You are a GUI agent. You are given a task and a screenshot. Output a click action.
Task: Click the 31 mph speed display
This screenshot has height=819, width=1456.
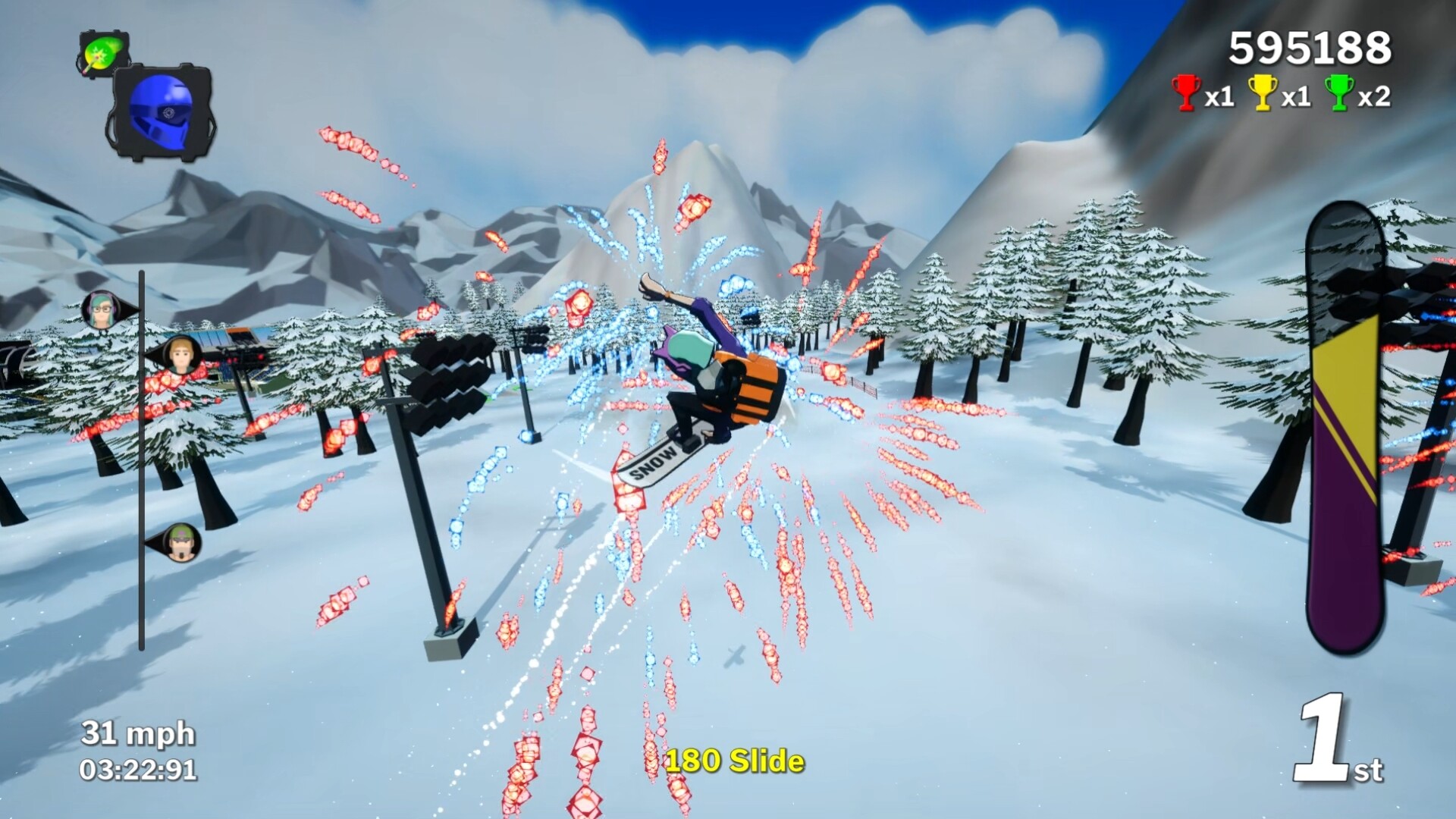[x=138, y=734]
